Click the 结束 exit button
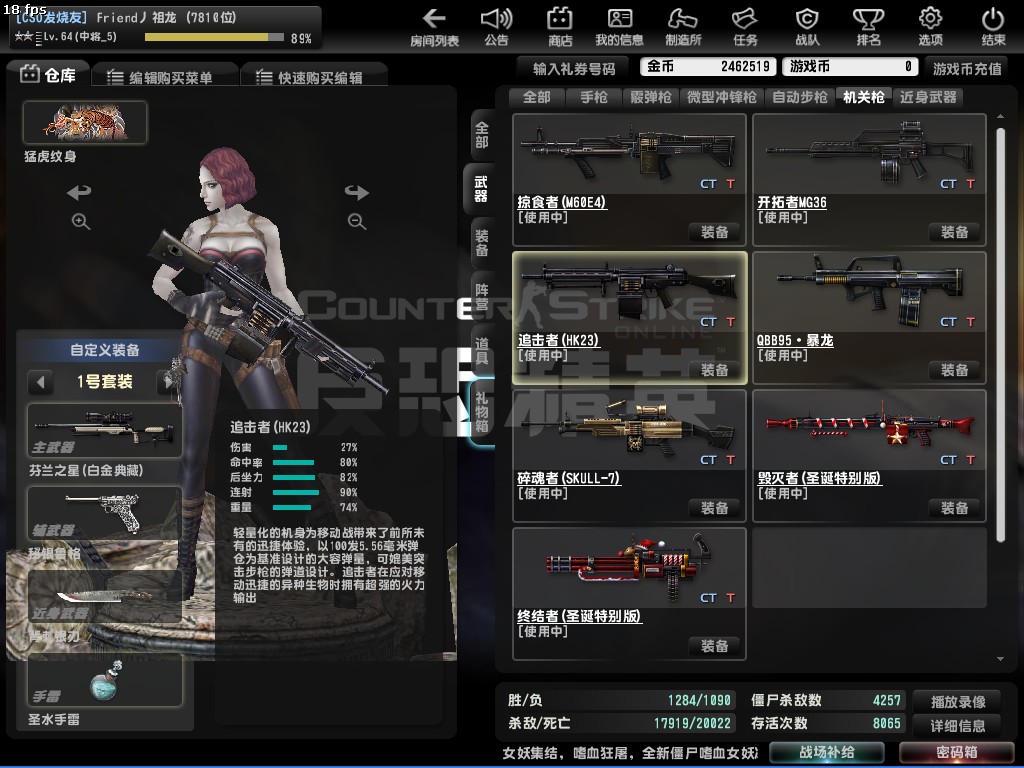 click(993, 27)
